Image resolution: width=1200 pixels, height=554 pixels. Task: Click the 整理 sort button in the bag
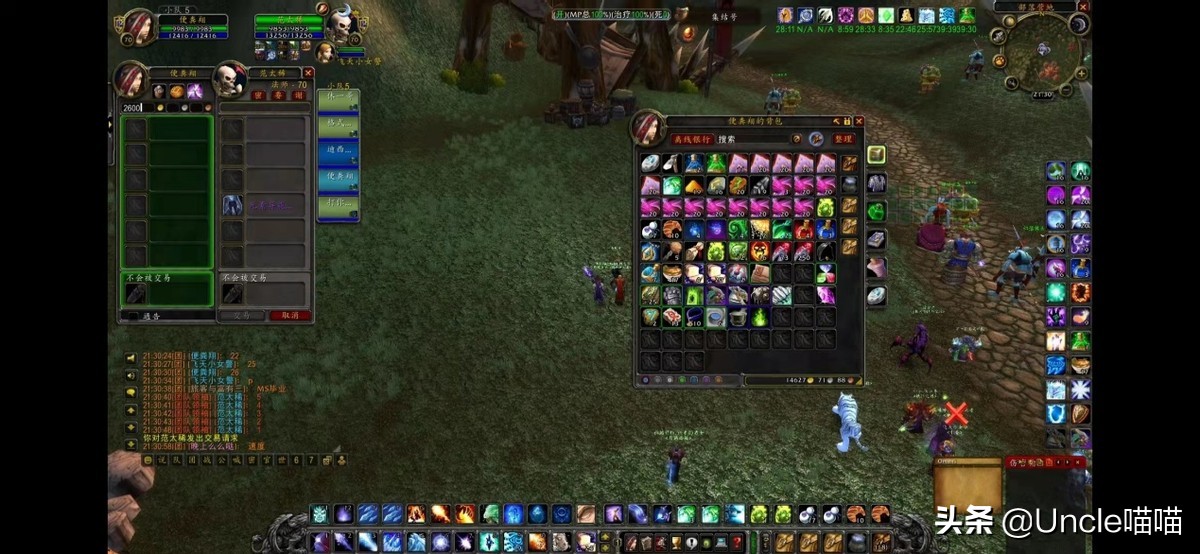tap(845, 139)
